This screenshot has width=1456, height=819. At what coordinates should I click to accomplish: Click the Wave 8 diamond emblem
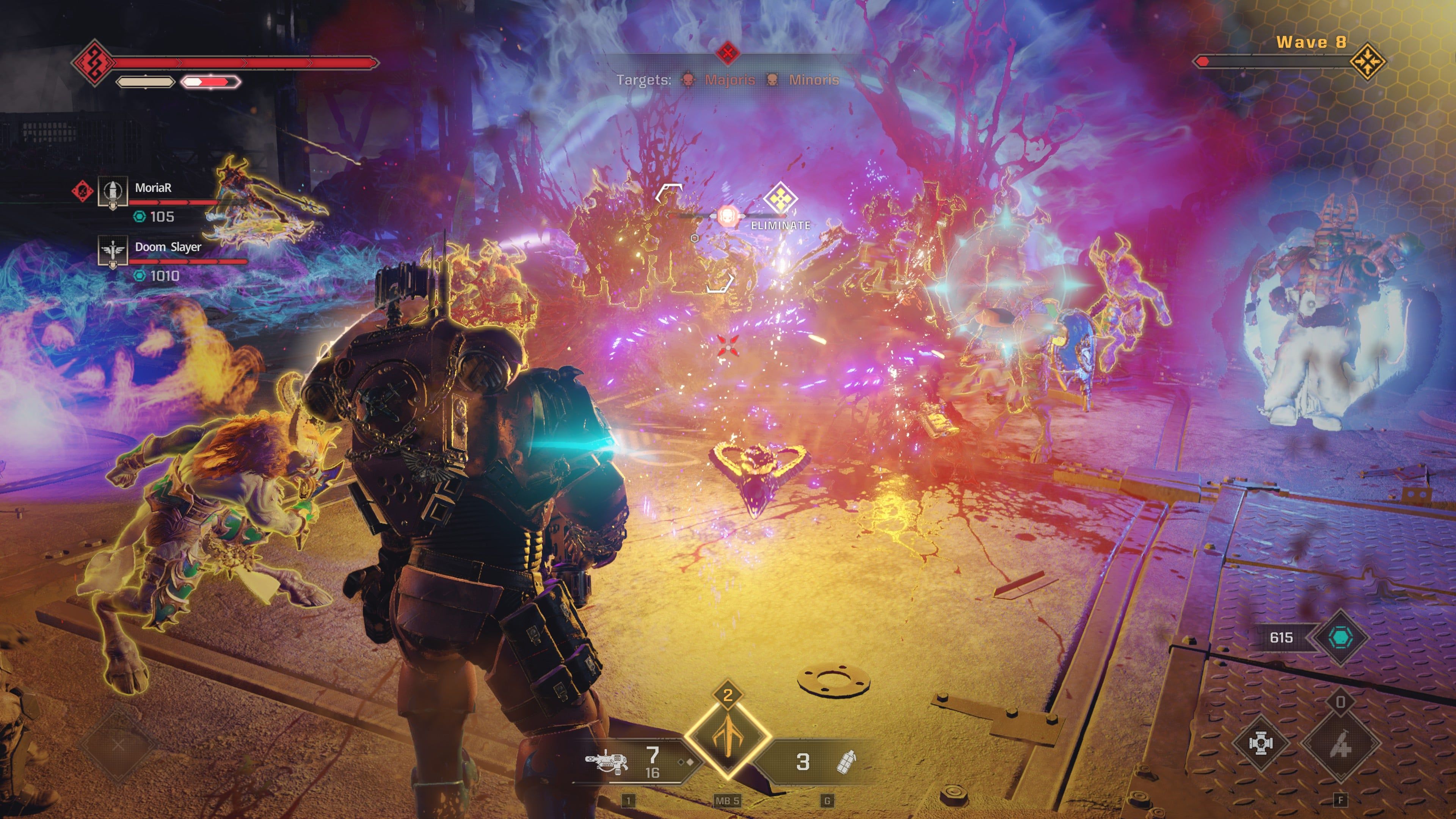(x=1367, y=61)
